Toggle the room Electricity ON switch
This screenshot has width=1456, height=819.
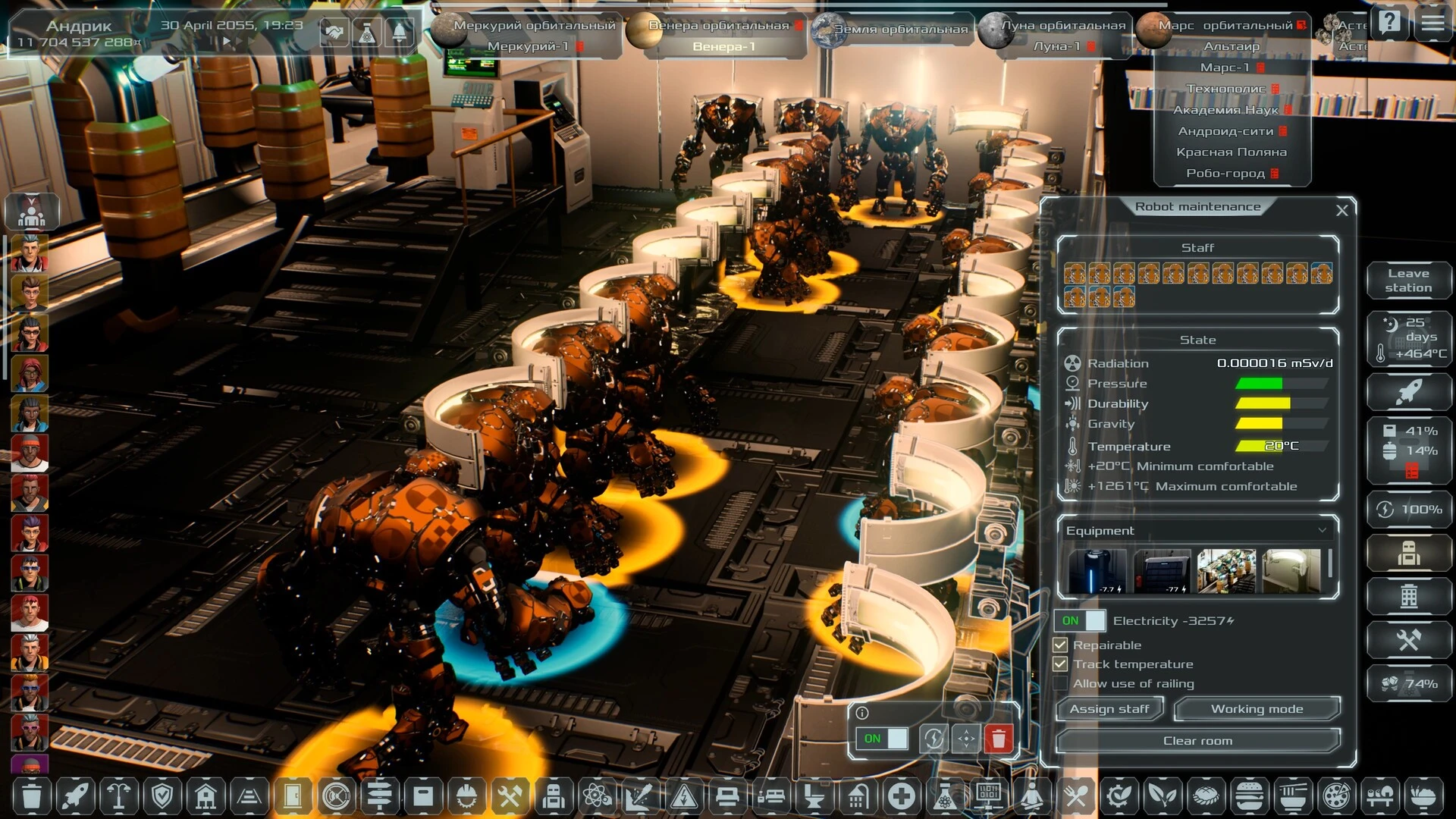1080,620
